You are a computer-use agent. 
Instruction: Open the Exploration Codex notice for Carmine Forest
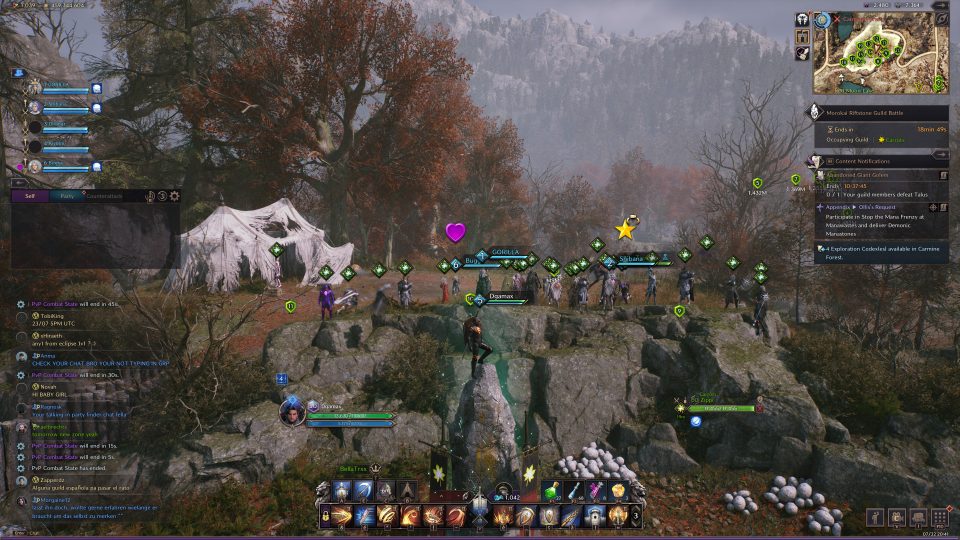[880, 252]
